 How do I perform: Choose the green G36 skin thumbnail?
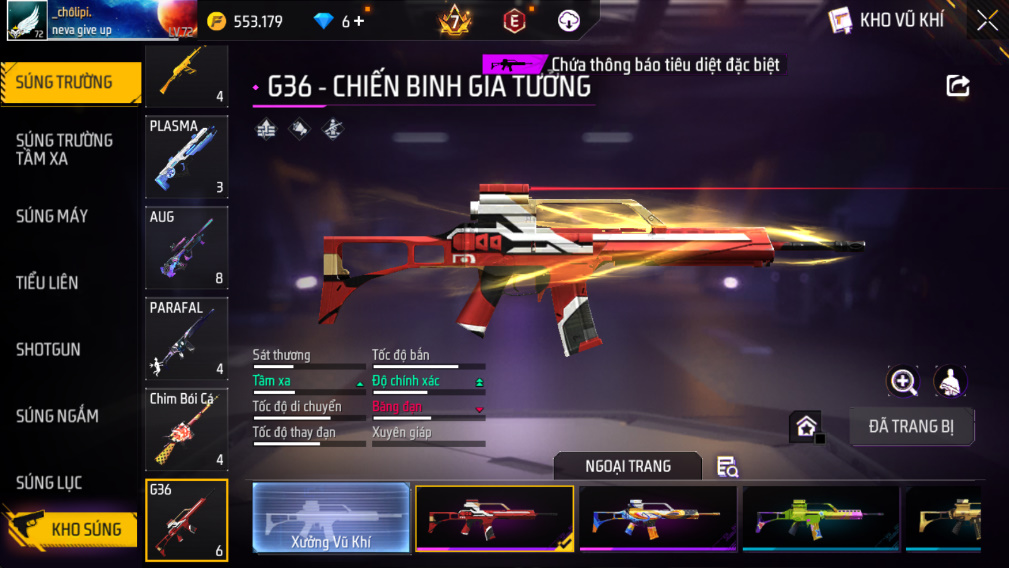820,519
